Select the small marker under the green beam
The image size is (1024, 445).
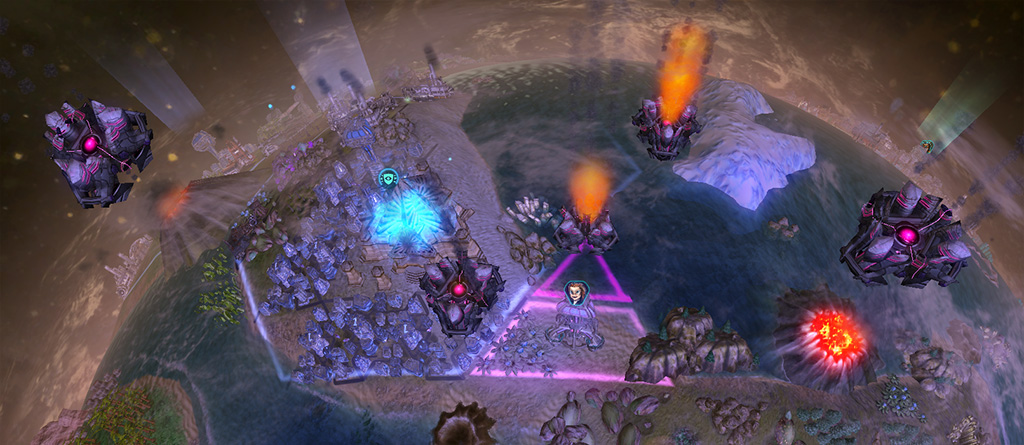pos(927,146)
